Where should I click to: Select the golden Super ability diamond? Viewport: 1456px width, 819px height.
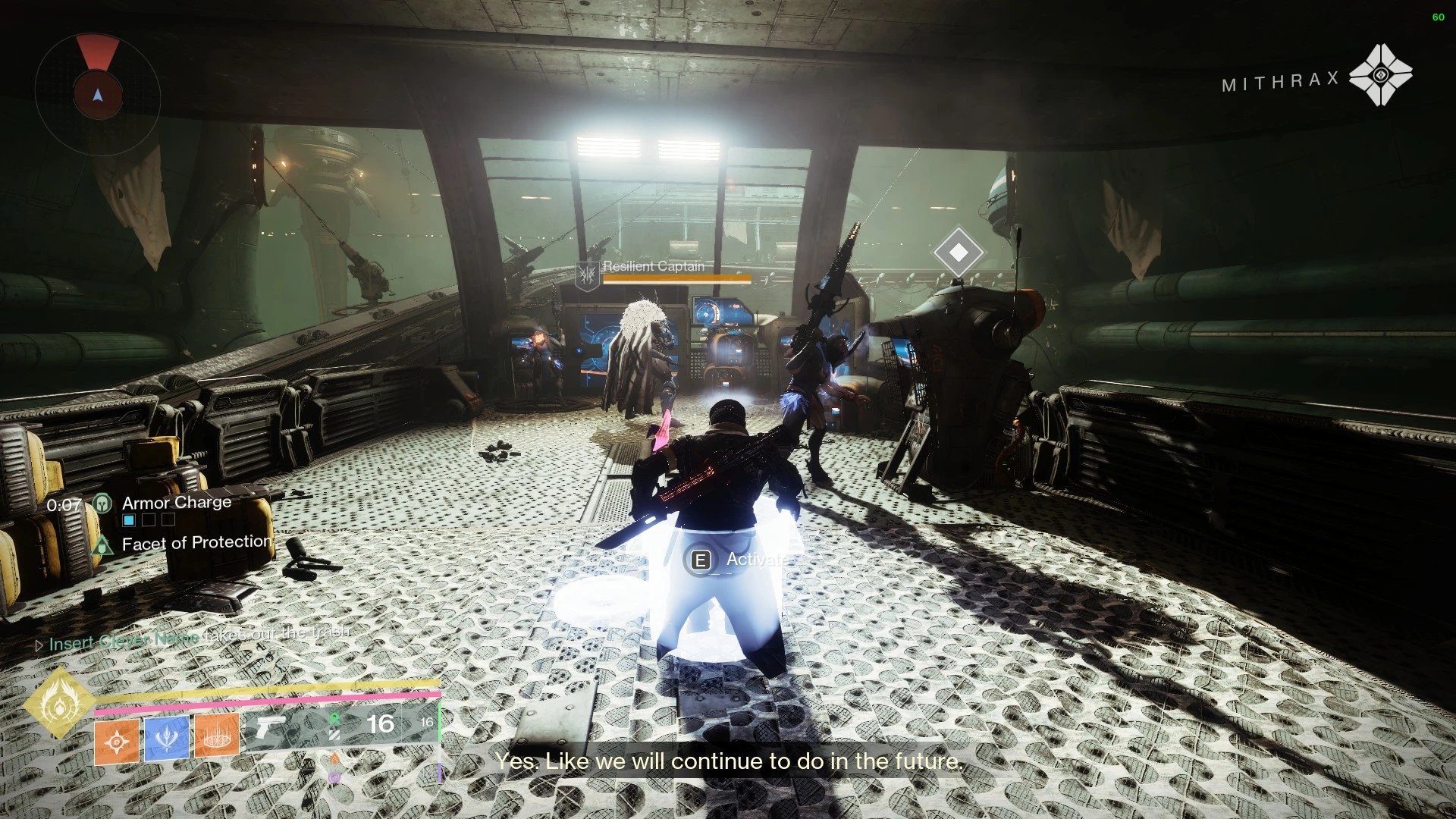coord(59,704)
